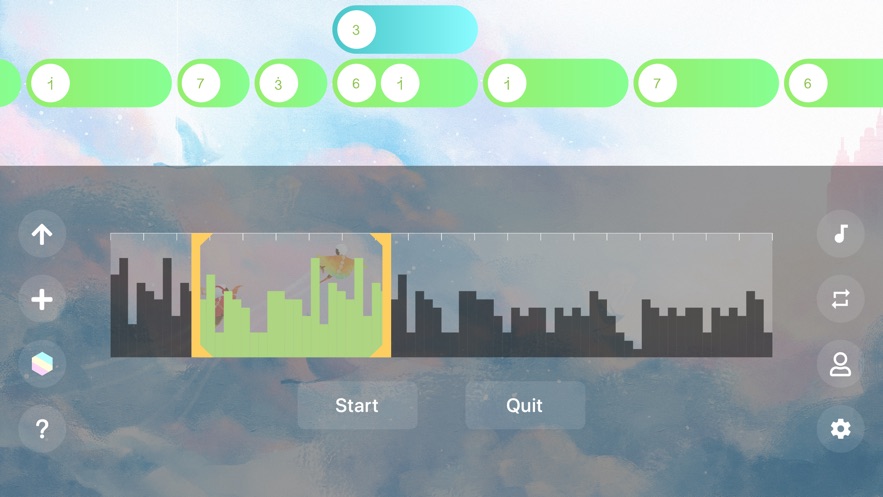Screen dimensions: 883x497
Task: Open the colorful cube icon
Action: pos(42,365)
